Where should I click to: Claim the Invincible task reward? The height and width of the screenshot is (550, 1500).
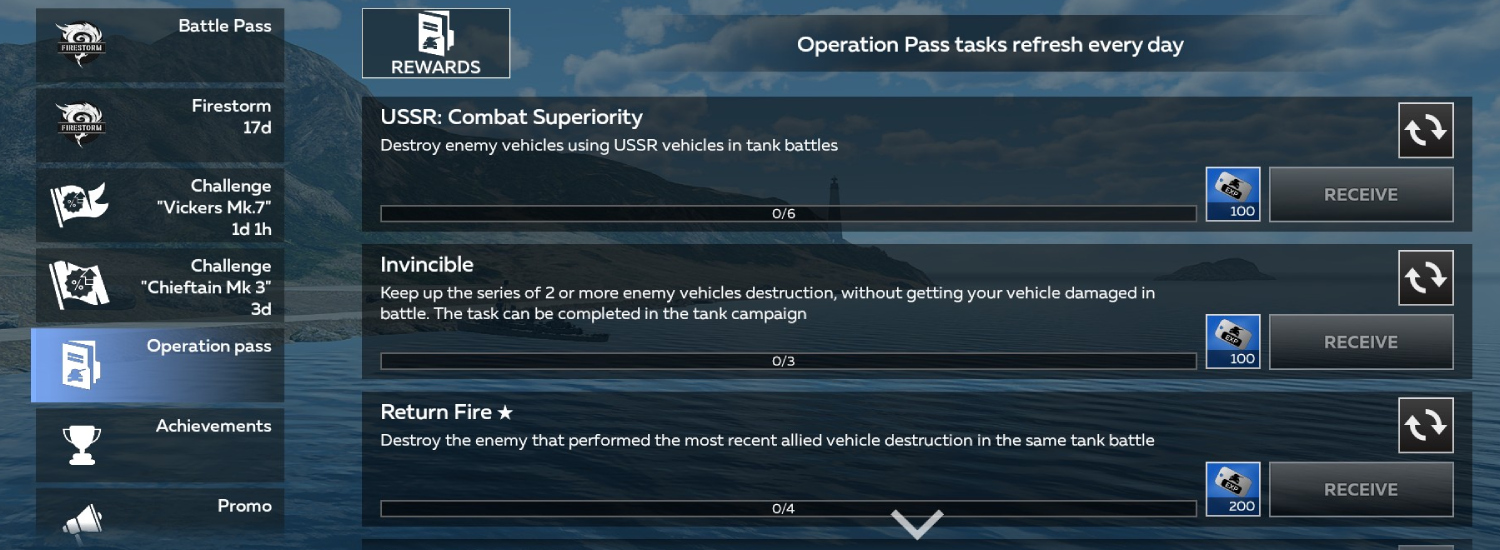(1360, 342)
